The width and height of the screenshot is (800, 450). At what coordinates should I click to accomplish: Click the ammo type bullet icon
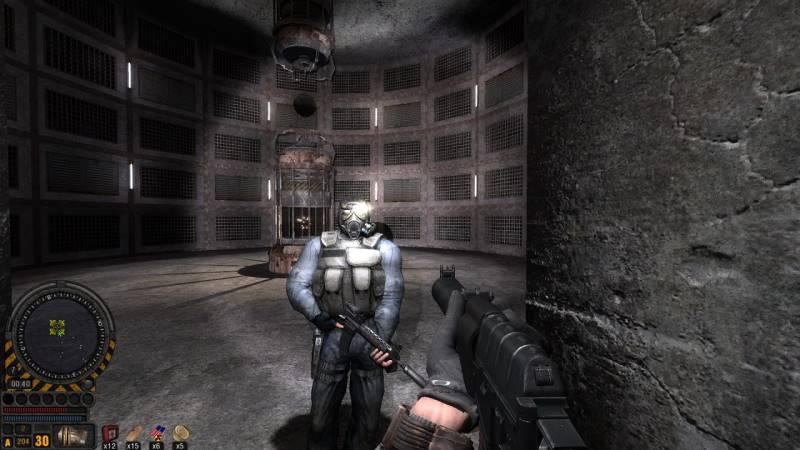pos(73,436)
